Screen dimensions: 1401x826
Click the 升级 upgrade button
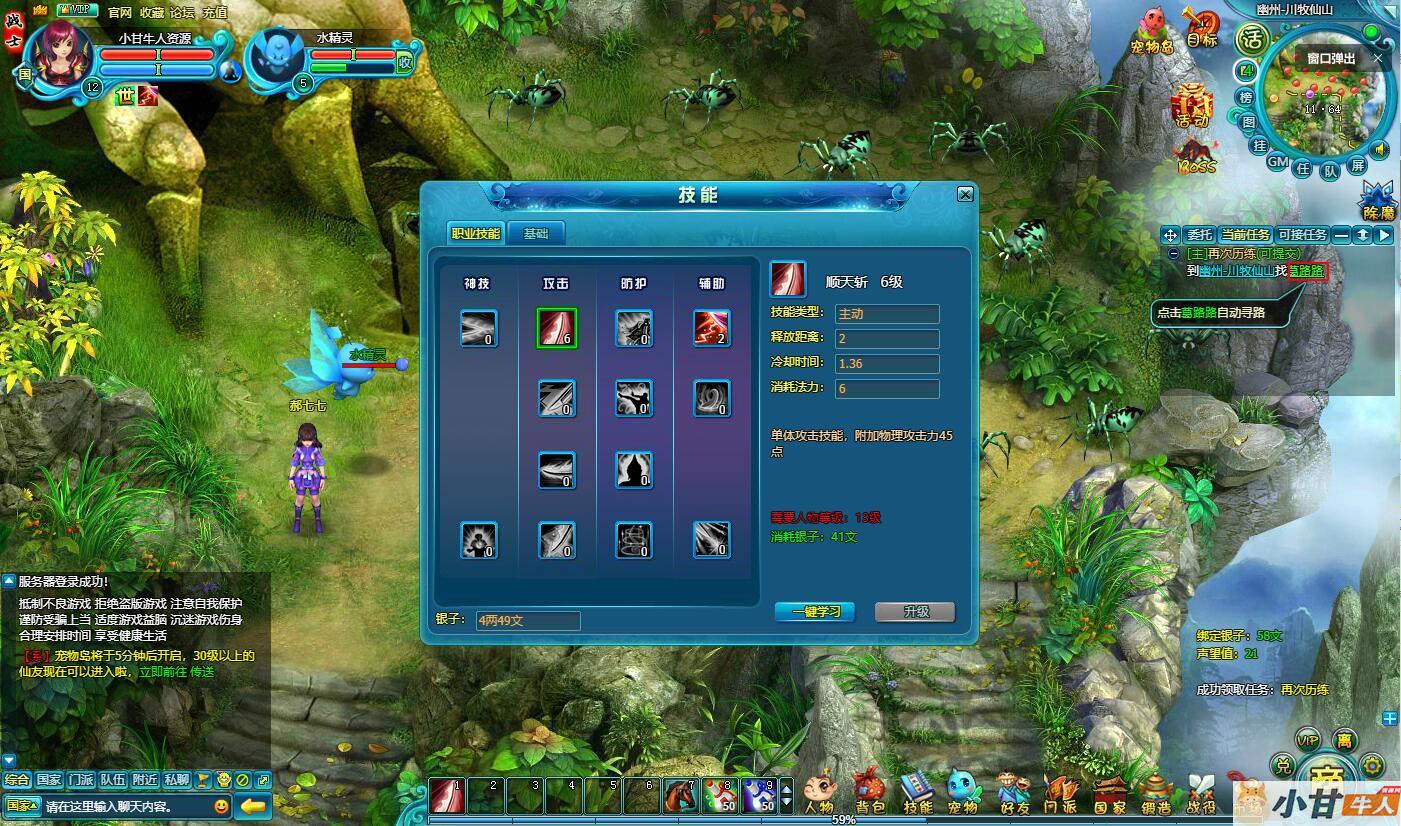(915, 612)
